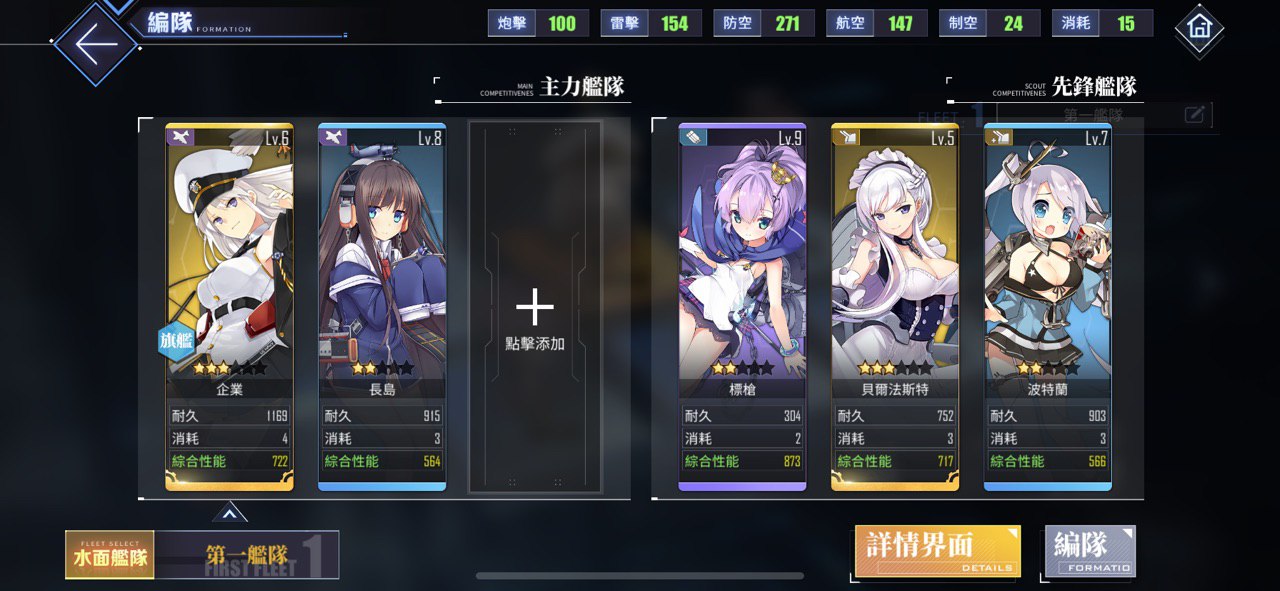The width and height of the screenshot is (1280, 591).
Task: Open the 水面艦隊 fleet selector
Action: coord(109,555)
